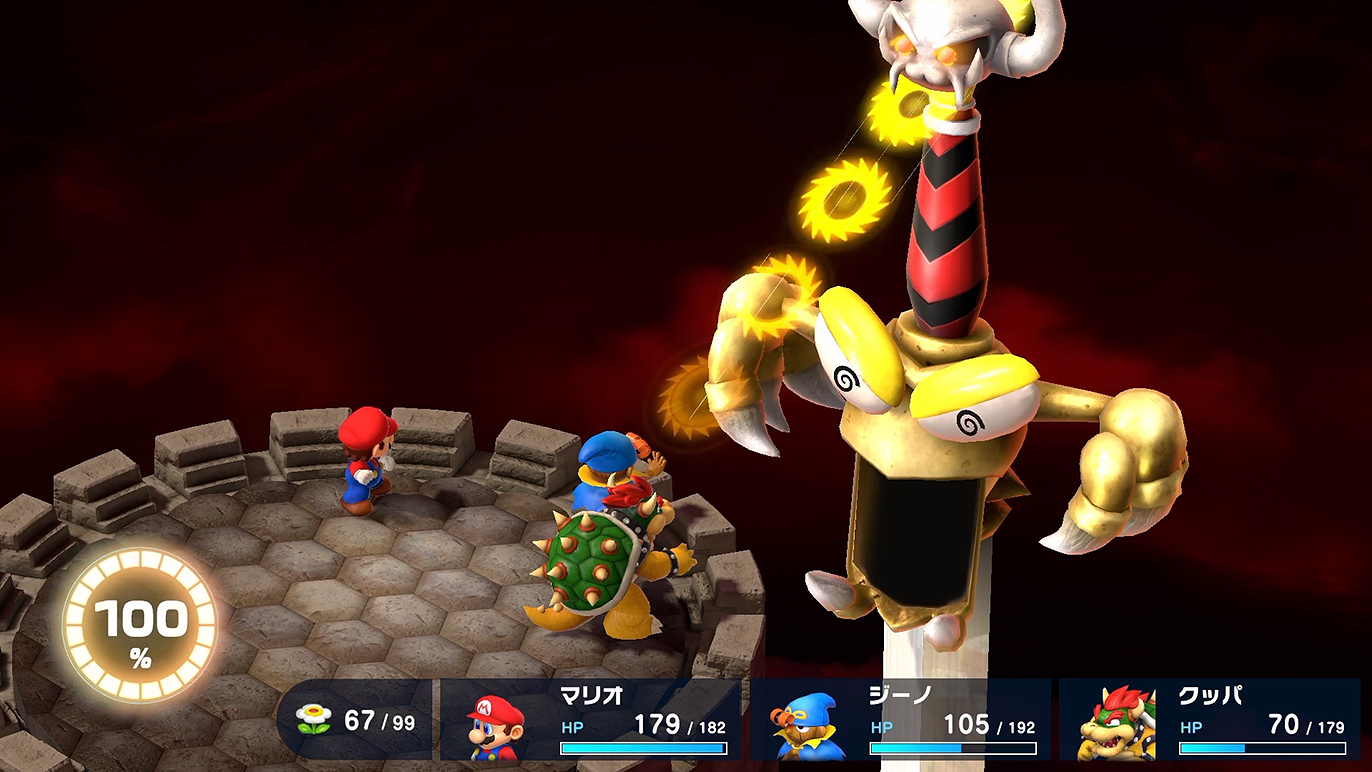Screen dimensions: 1372x772
Task: Select Geno's party status panel
Action: click(901, 720)
